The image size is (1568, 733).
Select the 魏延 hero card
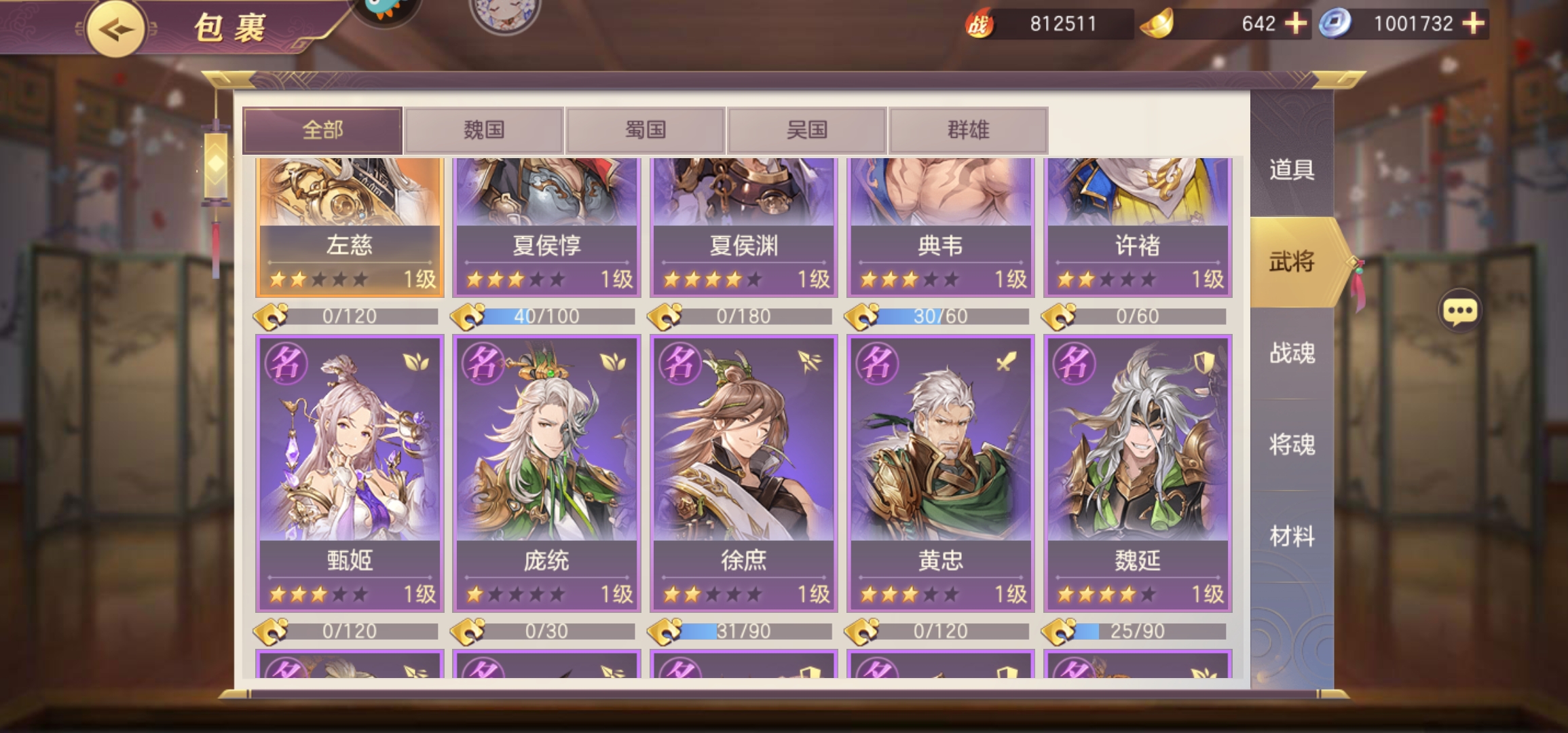click(x=1136, y=475)
